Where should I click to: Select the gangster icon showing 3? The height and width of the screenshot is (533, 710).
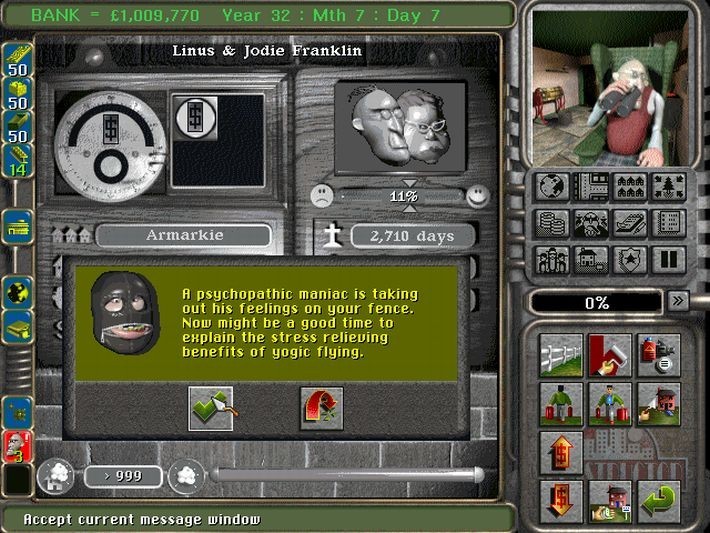pos(18,449)
